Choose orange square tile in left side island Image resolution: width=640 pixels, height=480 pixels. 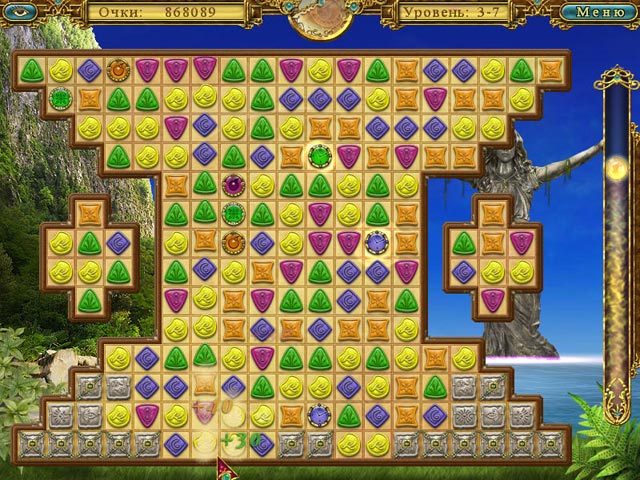pyautogui.click(x=89, y=213)
